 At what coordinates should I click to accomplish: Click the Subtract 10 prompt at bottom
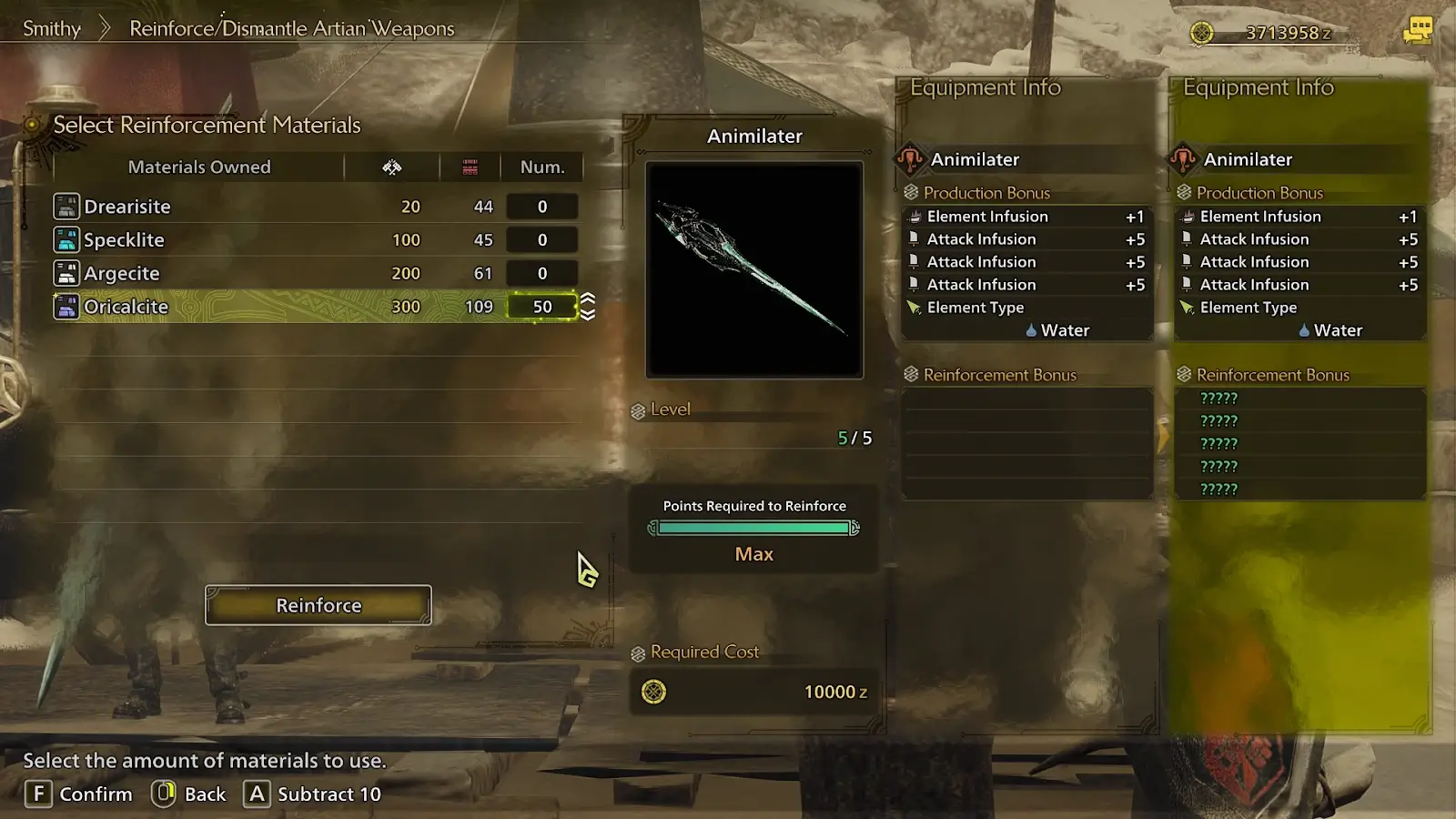[313, 794]
